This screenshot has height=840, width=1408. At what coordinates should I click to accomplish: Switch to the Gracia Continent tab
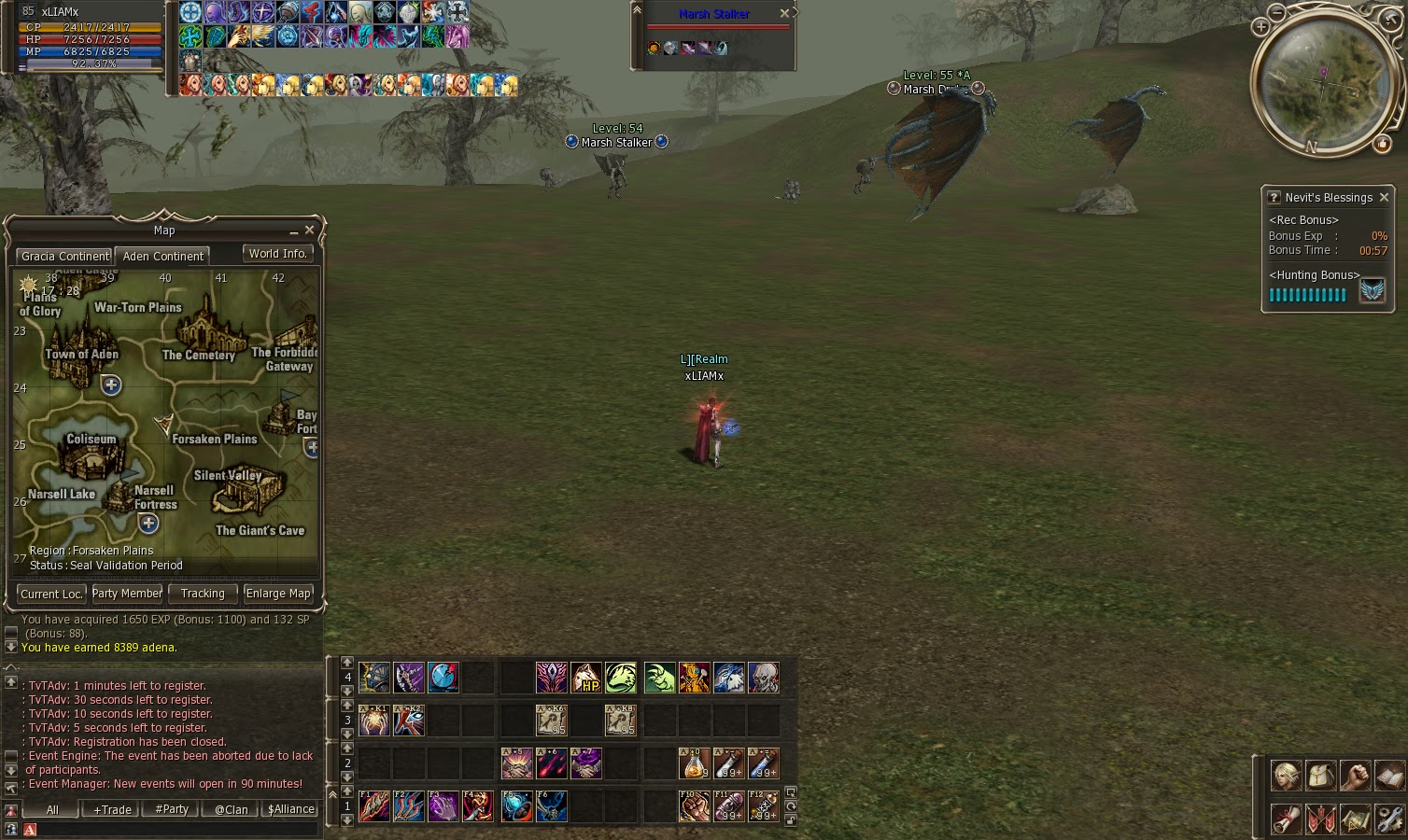(x=63, y=256)
